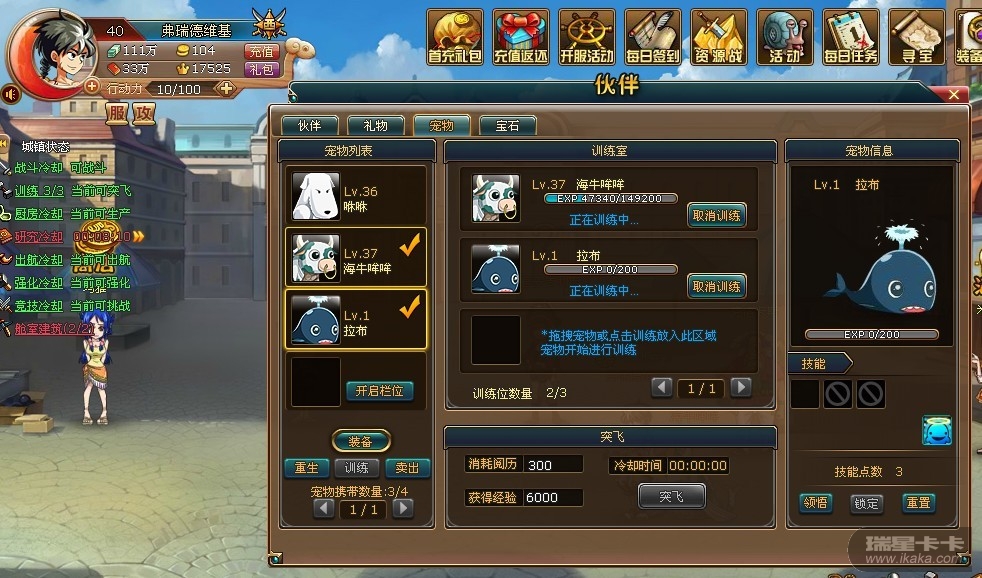Switch to the 伙伴 tab

click(308, 126)
